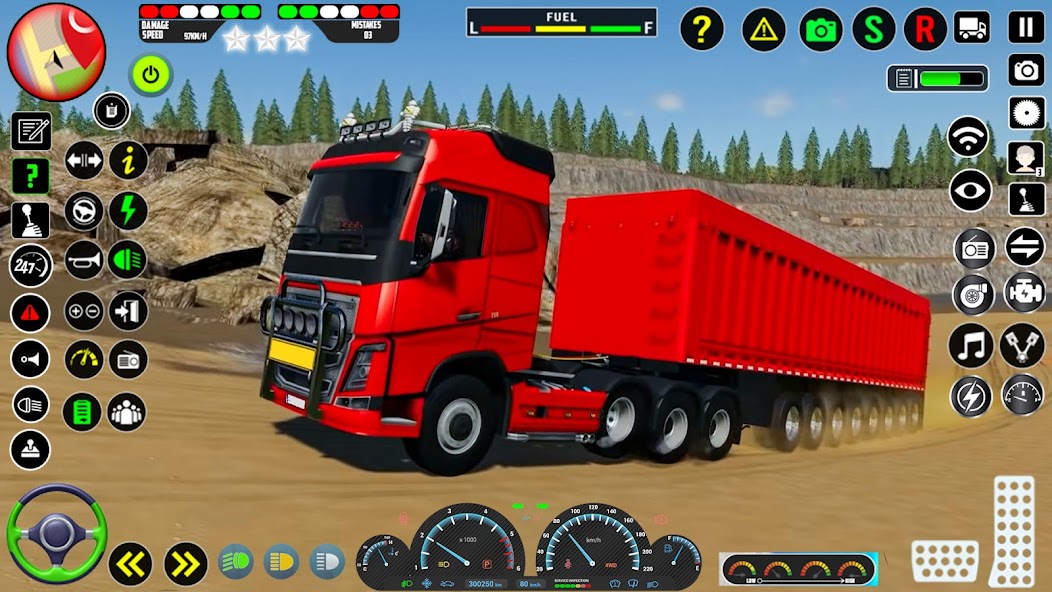Image resolution: width=1052 pixels, height=592 pixels.
Task: Activate the left turn signal arrows
Action: coord(130,564)
